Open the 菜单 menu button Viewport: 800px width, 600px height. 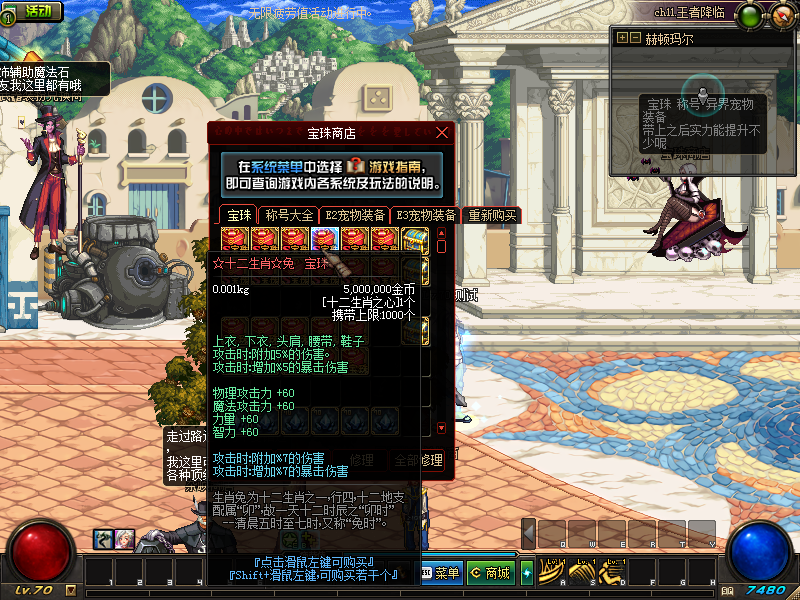(441, 573)
